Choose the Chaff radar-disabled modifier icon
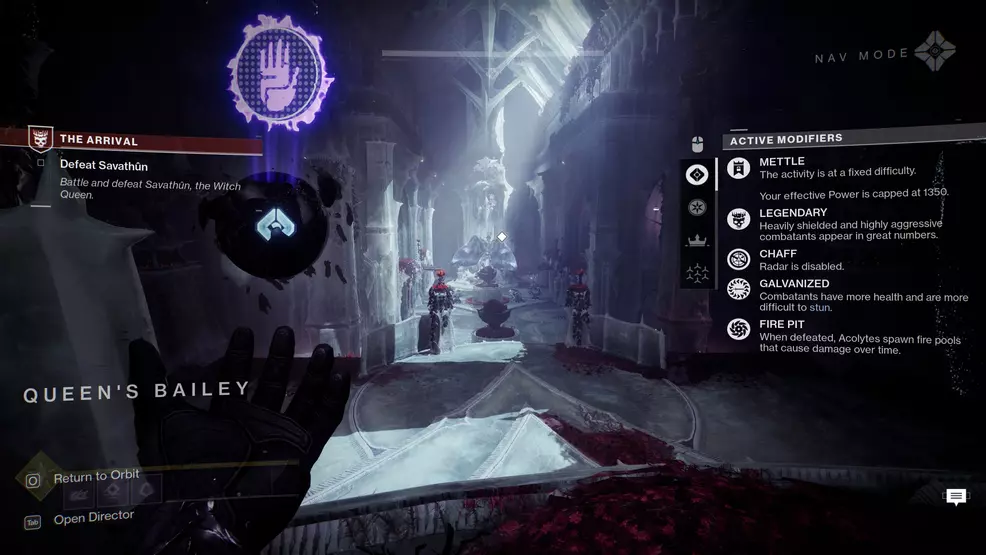The width and height of the screenshot is (986, 555). pos(738,259)
